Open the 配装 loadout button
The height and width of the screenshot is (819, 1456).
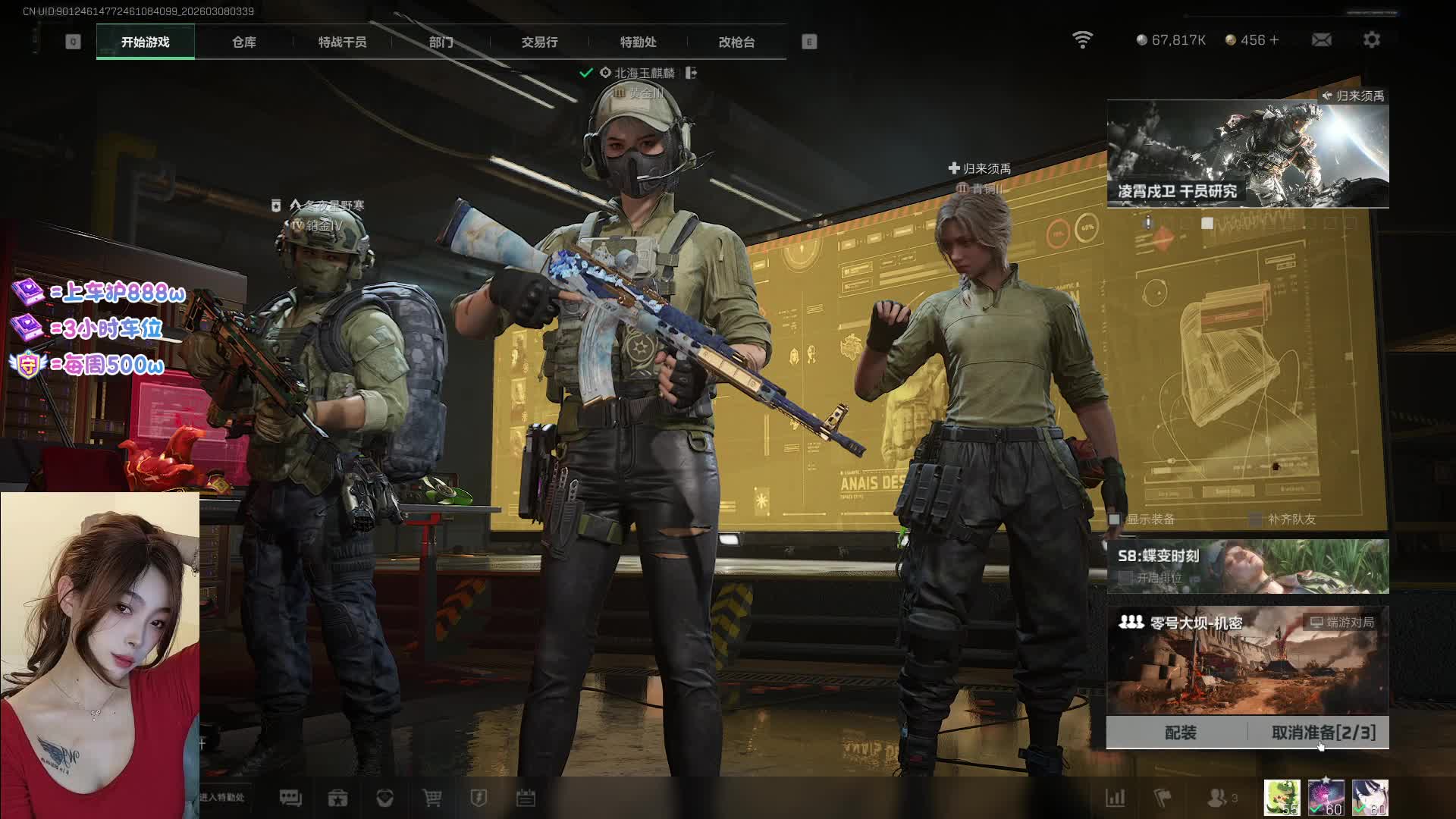coord(1180,733)
